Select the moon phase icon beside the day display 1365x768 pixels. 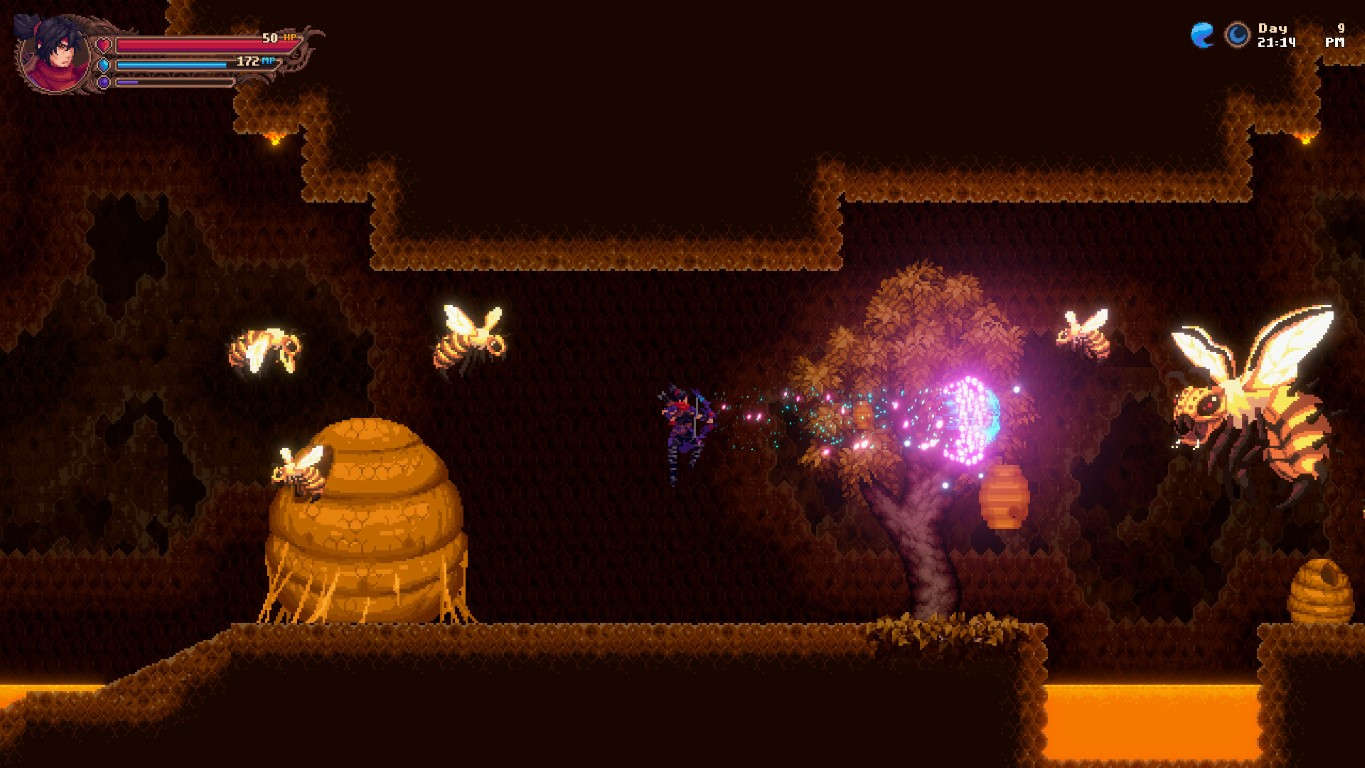coord(1236,35)
